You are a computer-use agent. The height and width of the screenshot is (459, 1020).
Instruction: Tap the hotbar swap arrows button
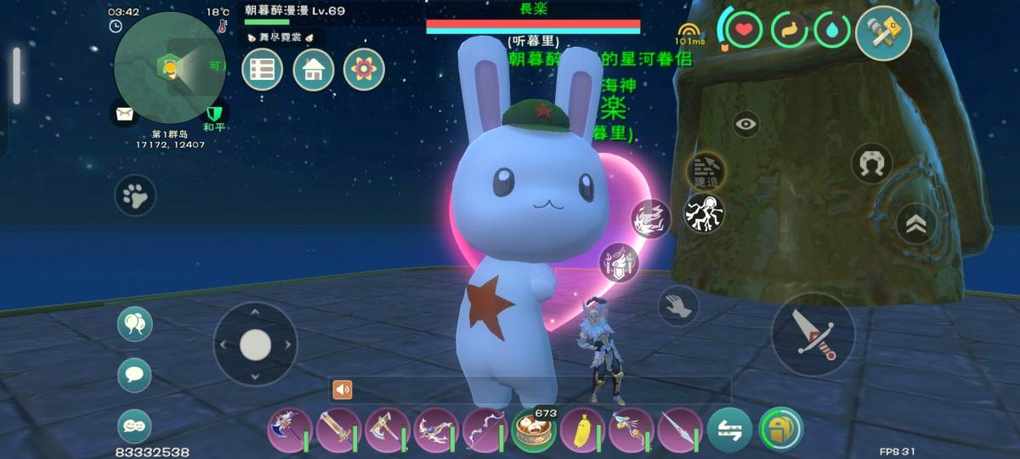pyautogui.click(x=730, y=430)
